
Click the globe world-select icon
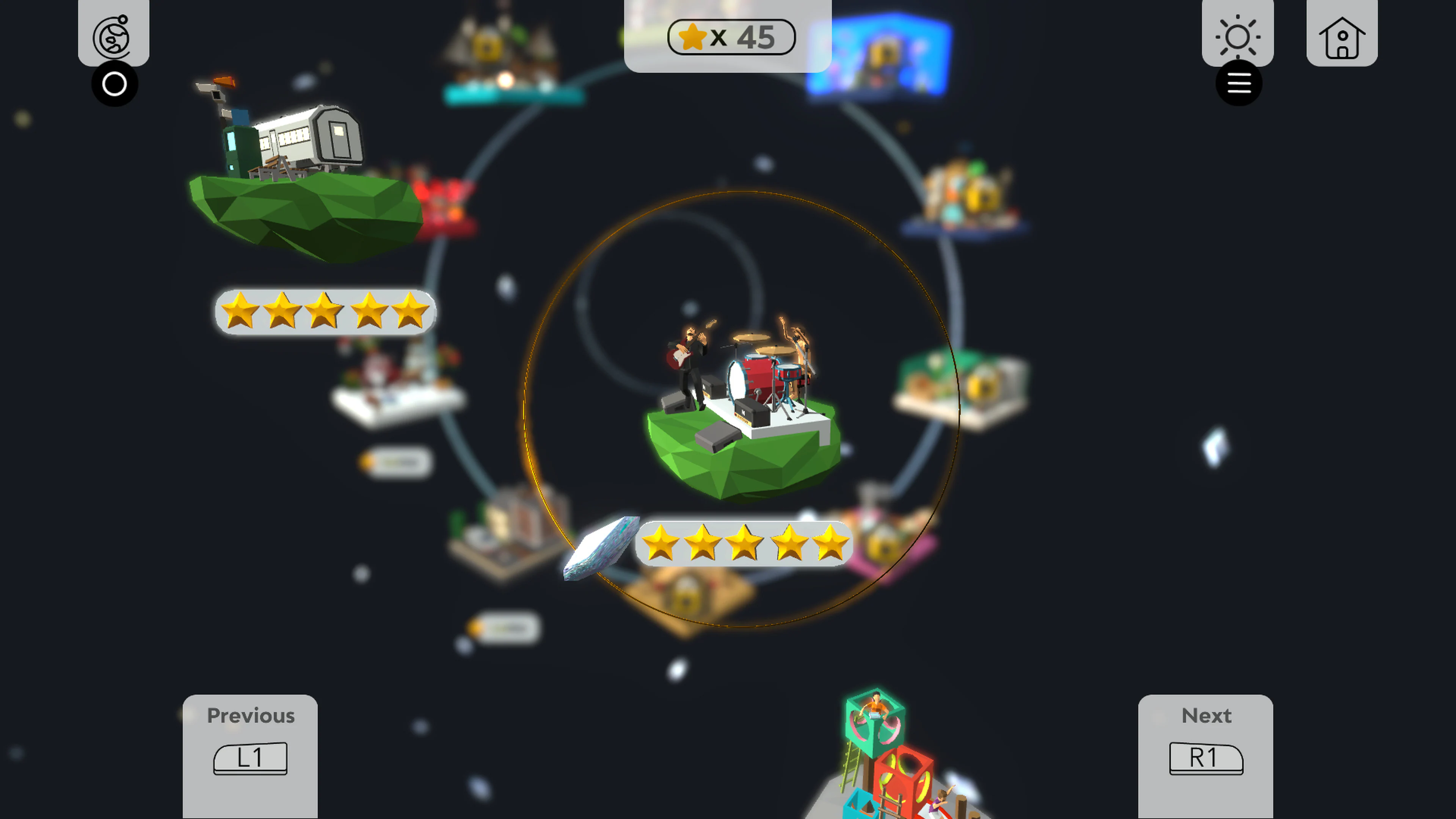point(113,36)
